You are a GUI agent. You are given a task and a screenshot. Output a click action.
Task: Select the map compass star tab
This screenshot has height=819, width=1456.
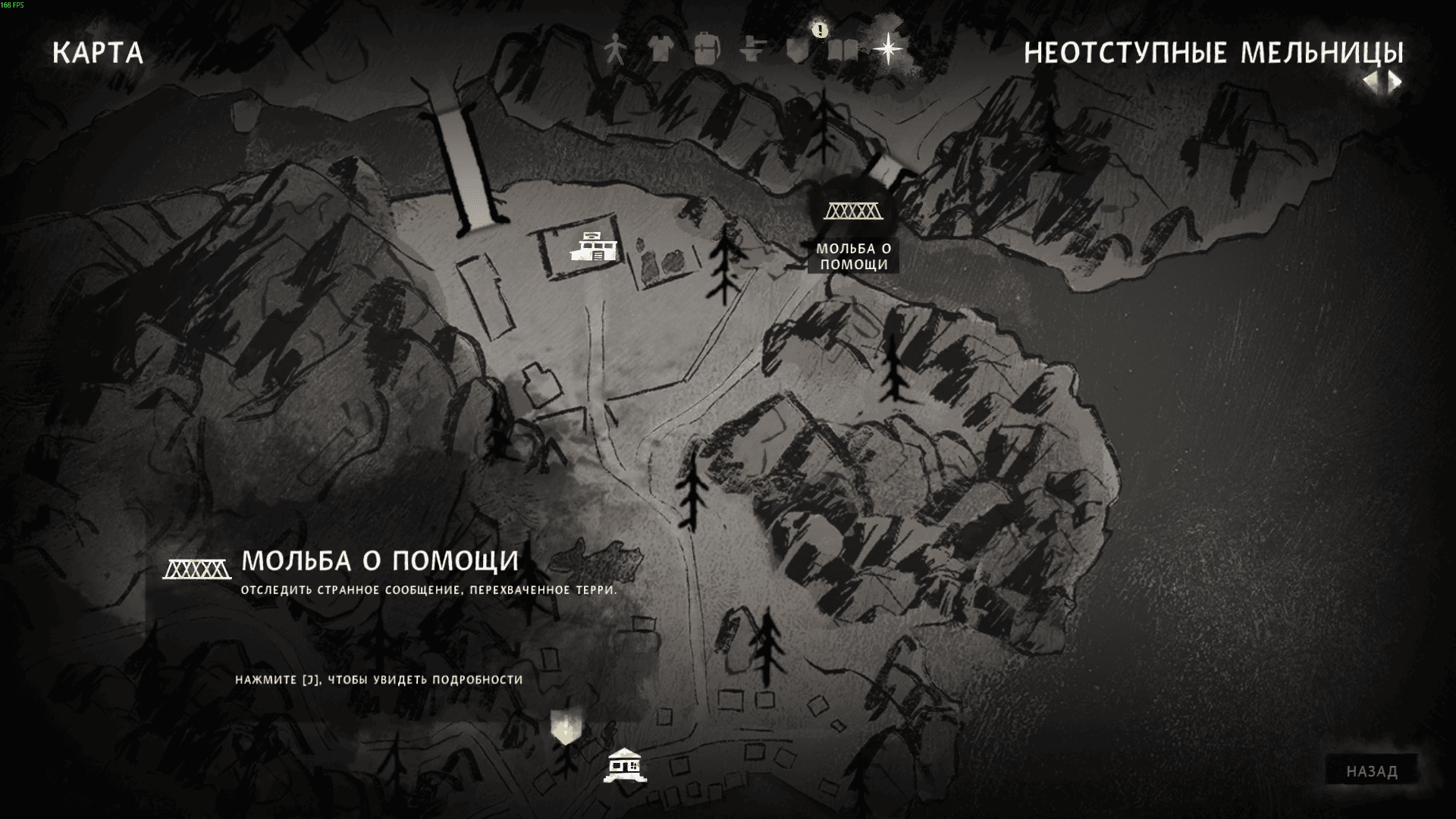pos(888,50)
